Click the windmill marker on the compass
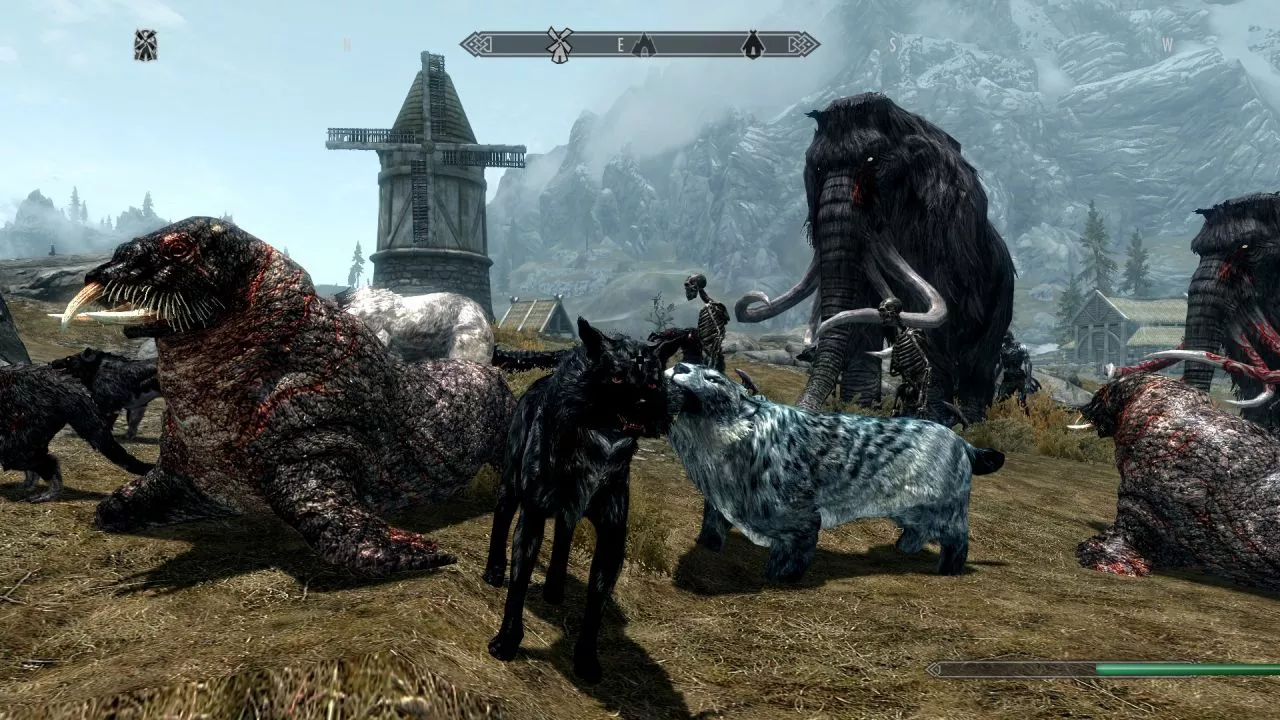The height and width of the screenshot is (720, 1280). click(x=559, y=44)
